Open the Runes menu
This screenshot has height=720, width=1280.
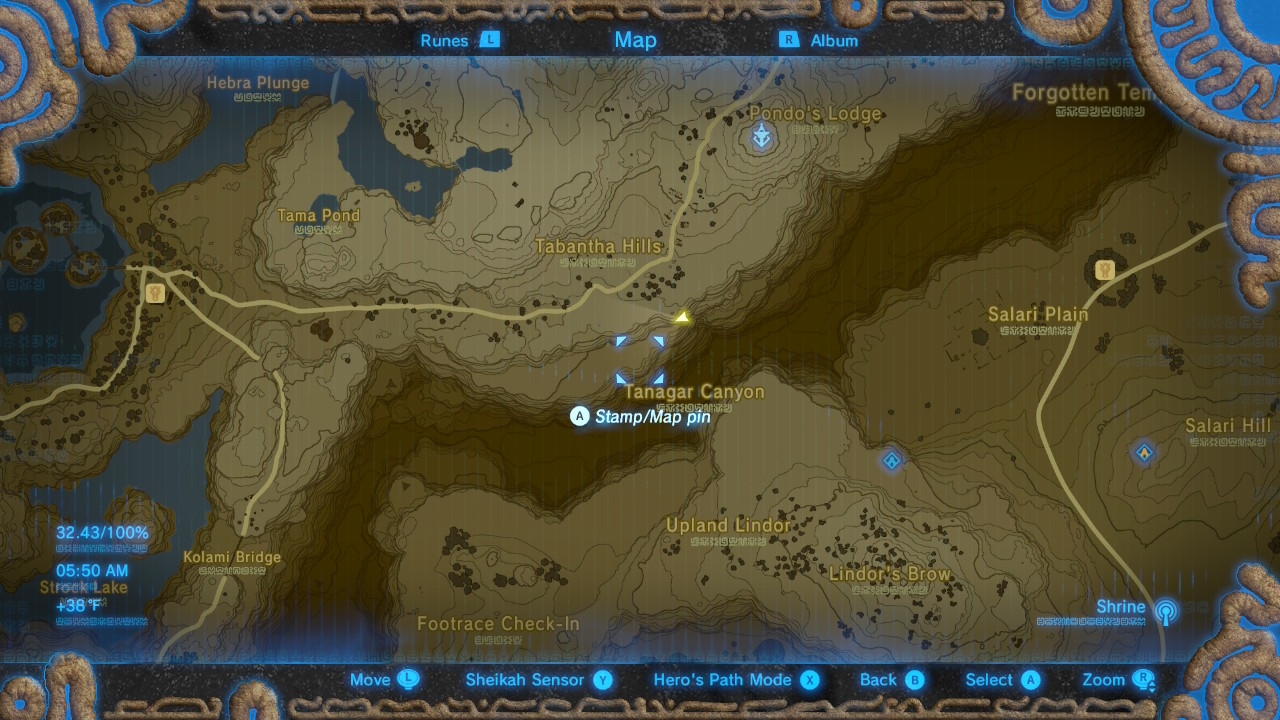coord(457,40)
